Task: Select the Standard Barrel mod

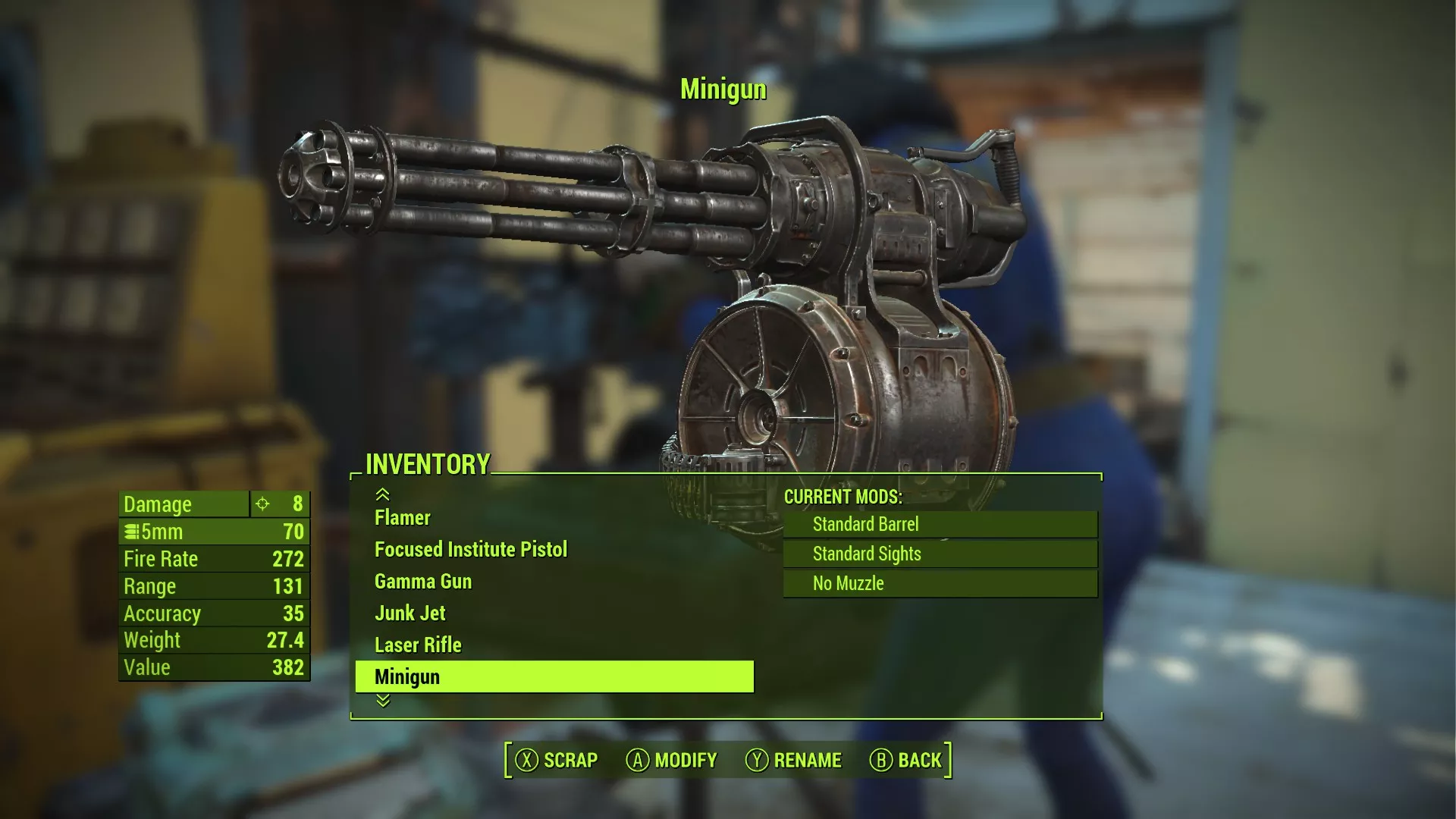Action: click(940, 524)
